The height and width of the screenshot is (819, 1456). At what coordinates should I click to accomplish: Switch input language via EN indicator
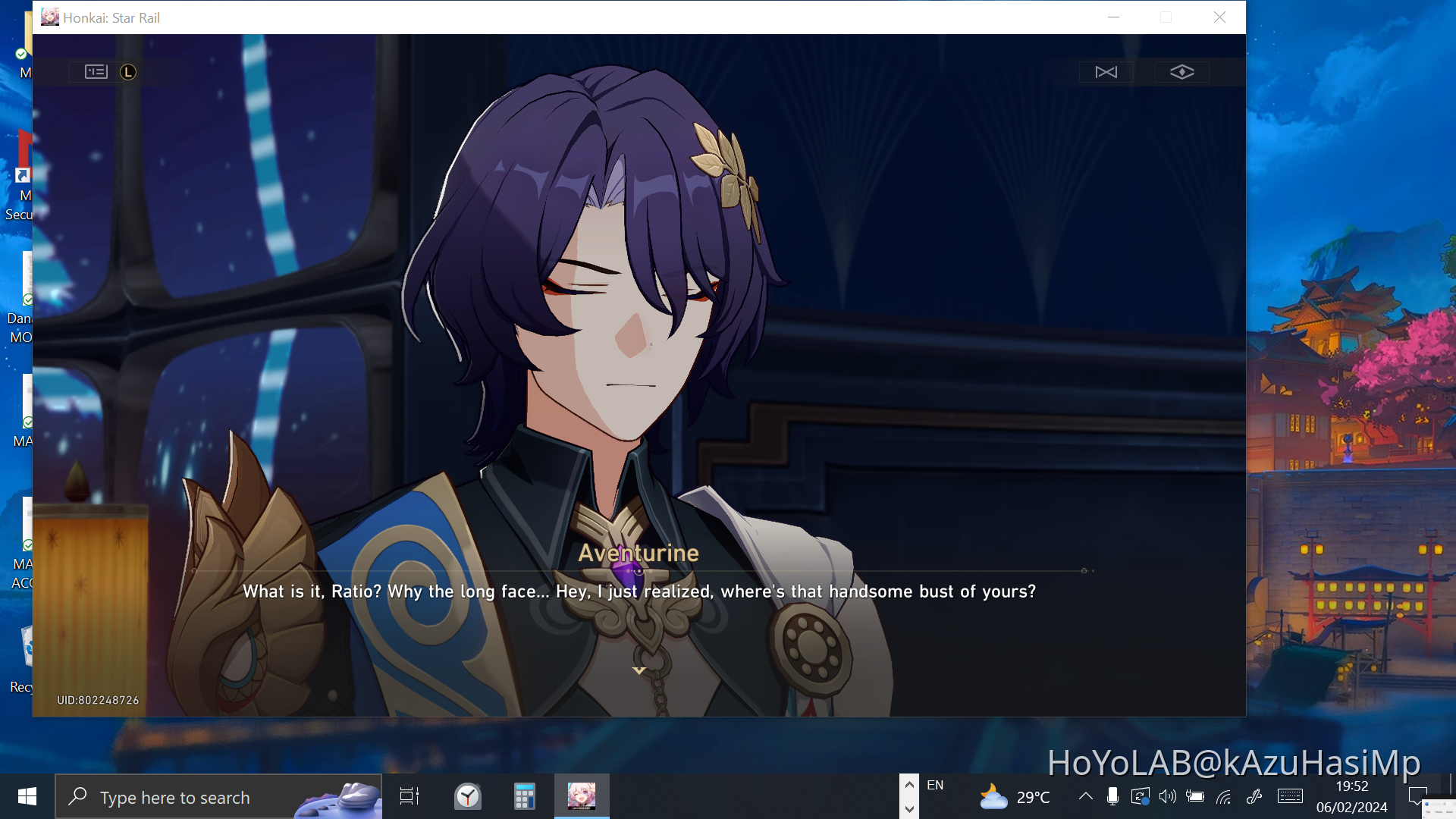pos(936,785)
